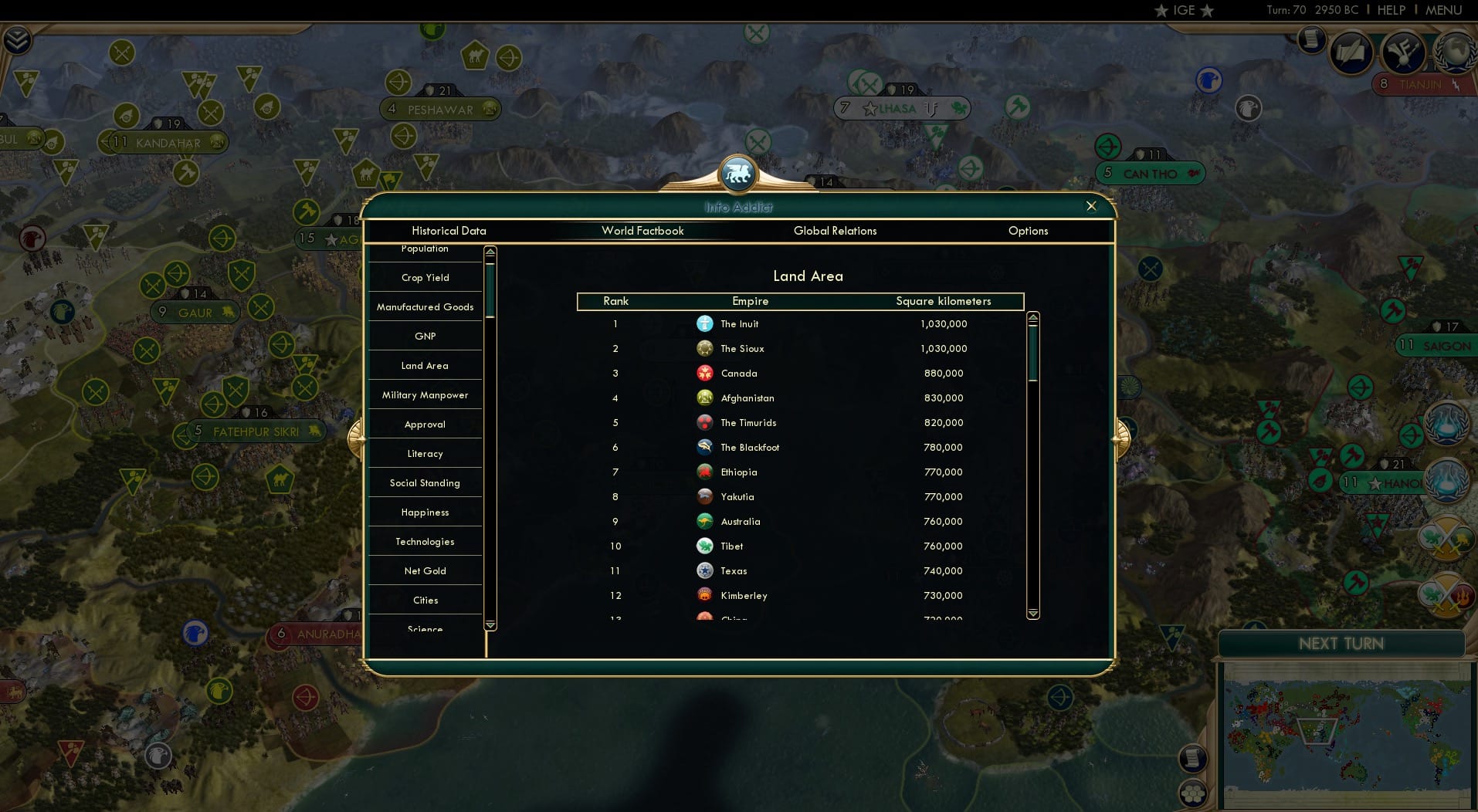Screen dimensions: 1478x812
Task: Click Ethiopia's empire icon
Action: pyautogui.click(x=705, y=472)
